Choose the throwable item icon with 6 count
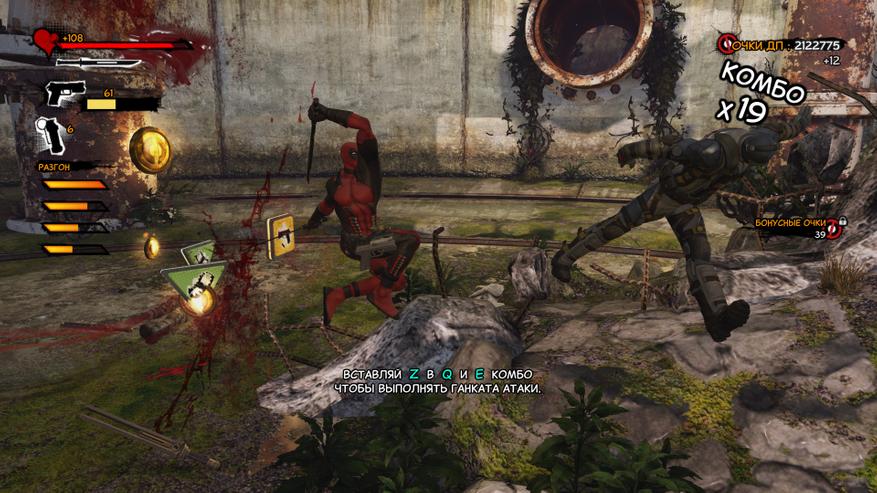This screenshot has width=877, height=493. pyautogui.click(x=49, y=134)
